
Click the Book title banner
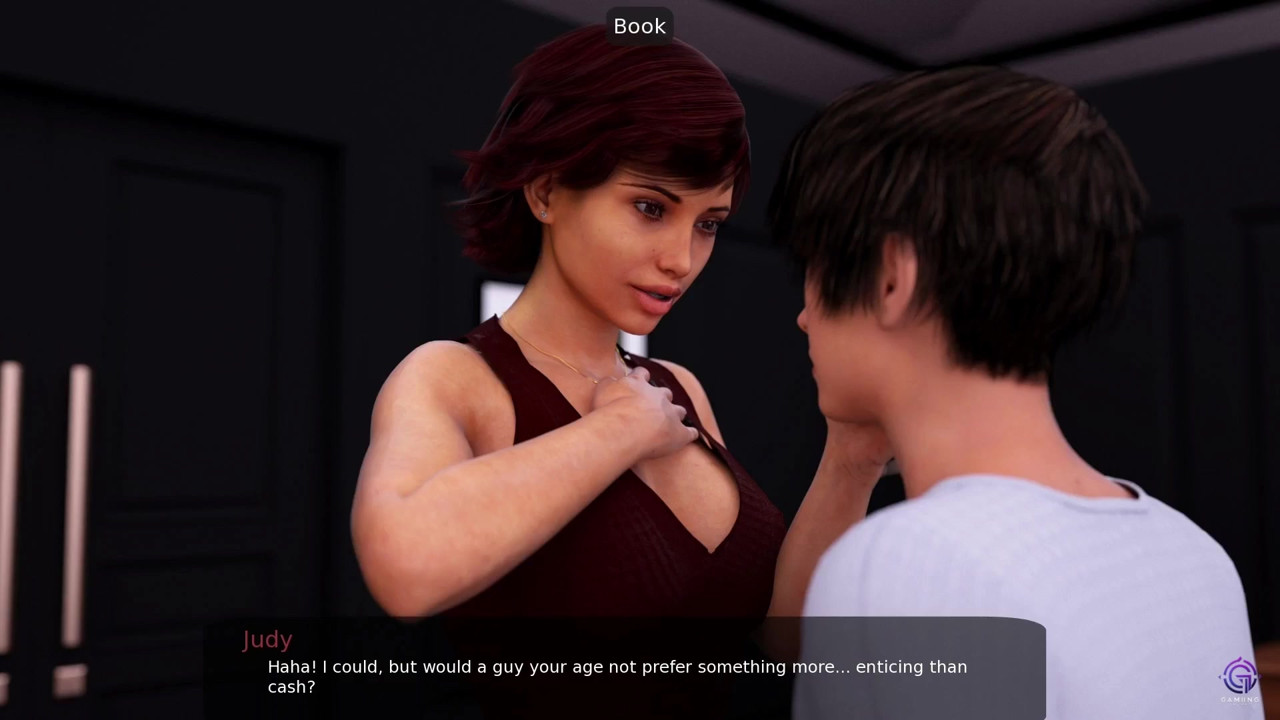639,26
